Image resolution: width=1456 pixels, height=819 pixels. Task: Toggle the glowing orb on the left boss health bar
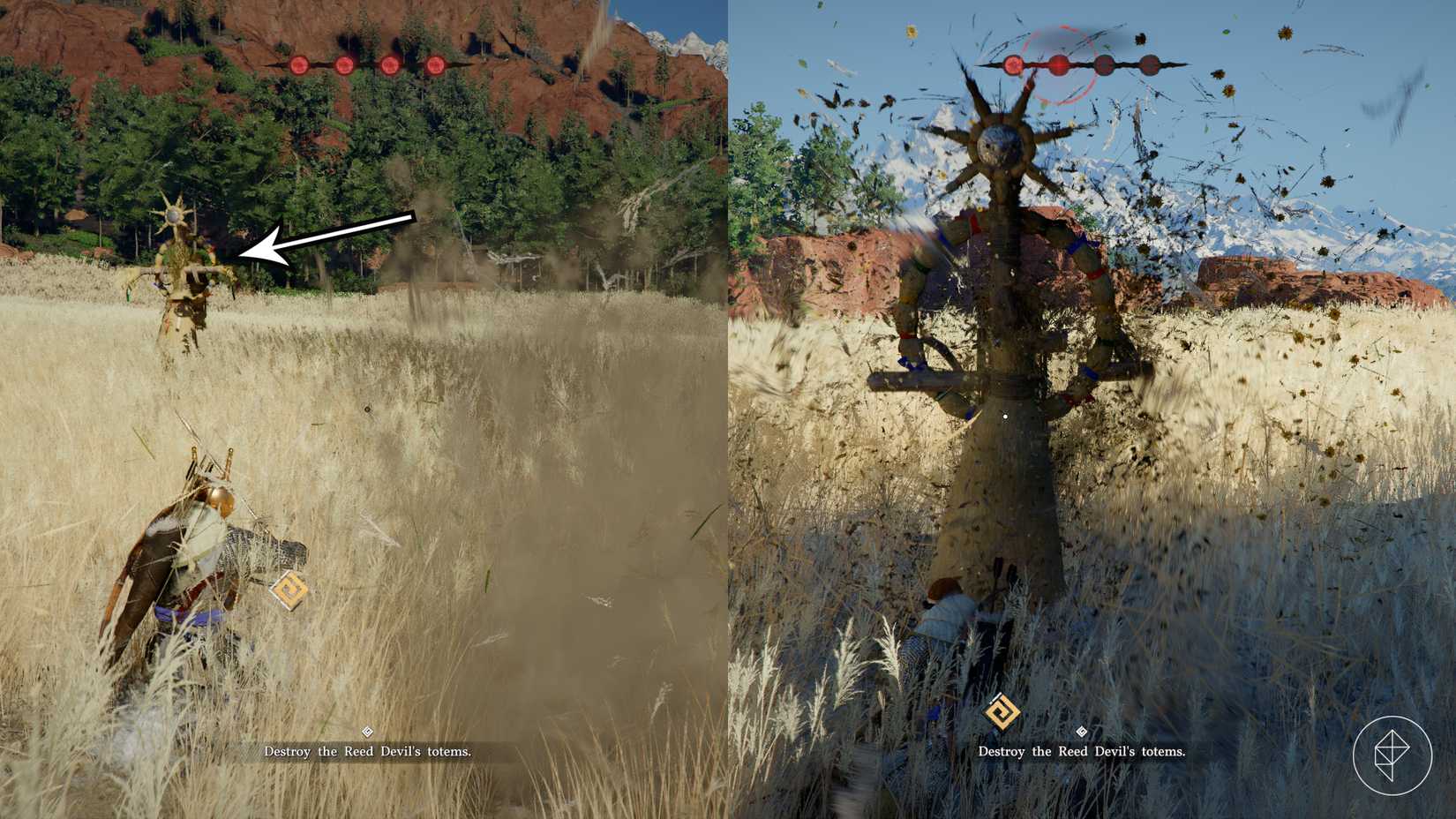click(x=344, y=64)
